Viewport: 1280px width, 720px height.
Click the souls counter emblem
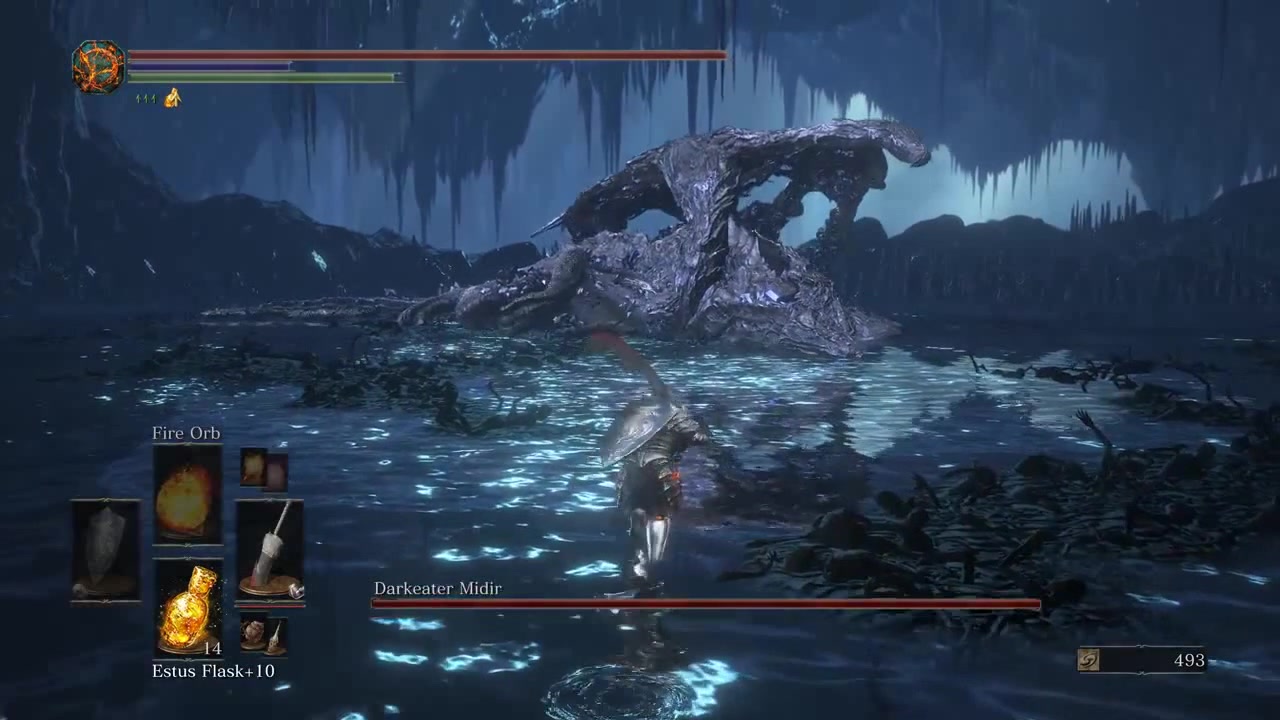pos(1089,660)
